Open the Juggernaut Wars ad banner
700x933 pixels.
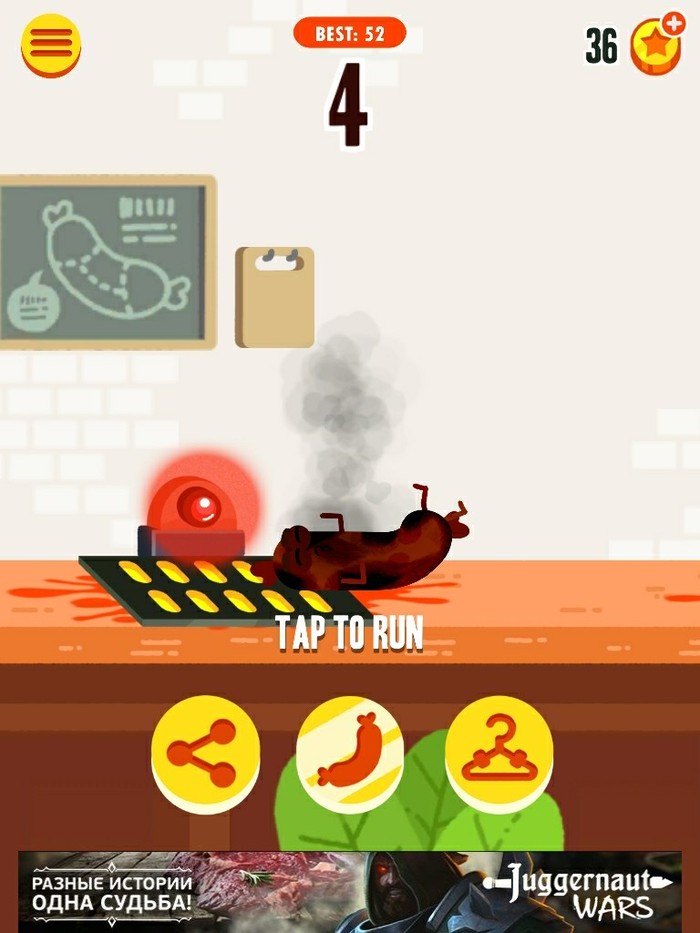(x=350, y=890)
